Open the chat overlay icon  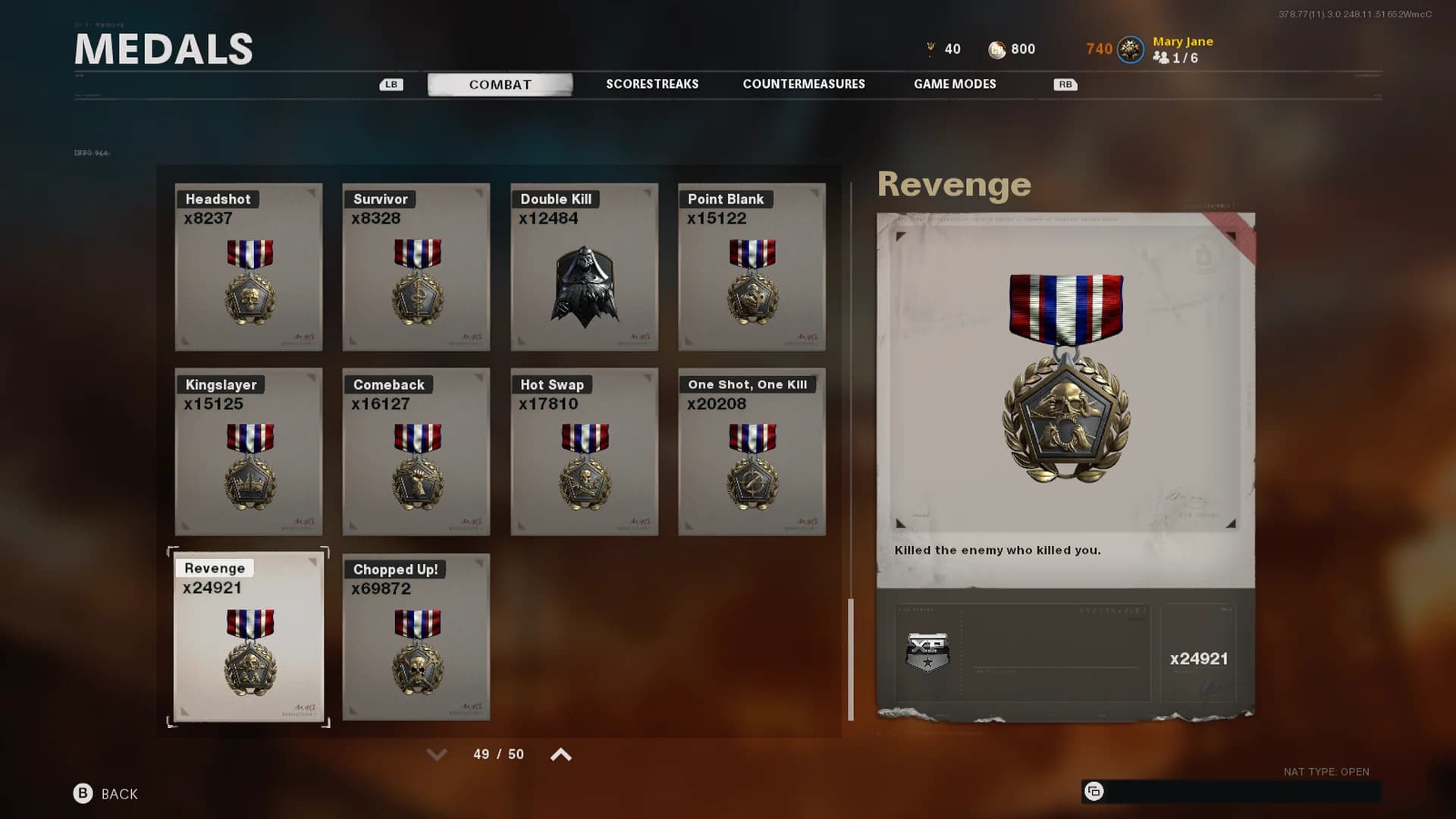pos(1094,792)
